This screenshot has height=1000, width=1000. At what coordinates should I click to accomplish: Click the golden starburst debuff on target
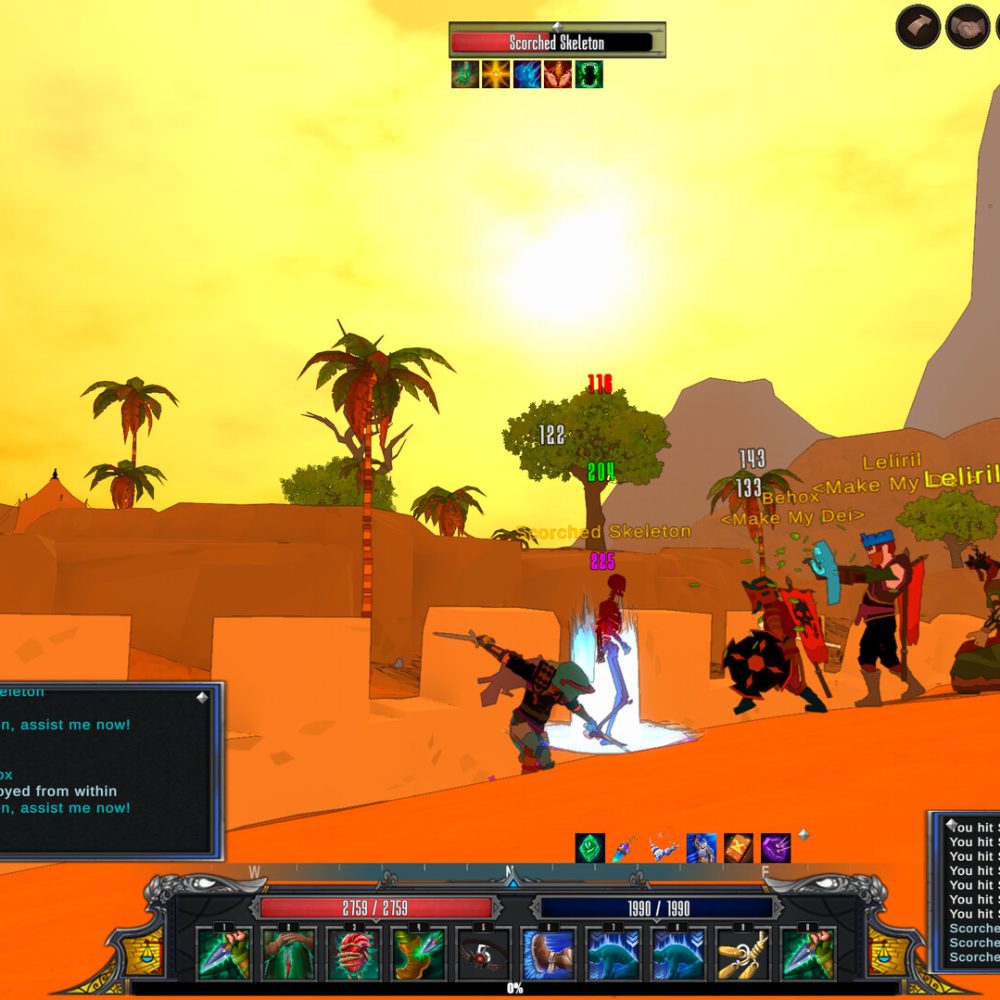point(496,74)
